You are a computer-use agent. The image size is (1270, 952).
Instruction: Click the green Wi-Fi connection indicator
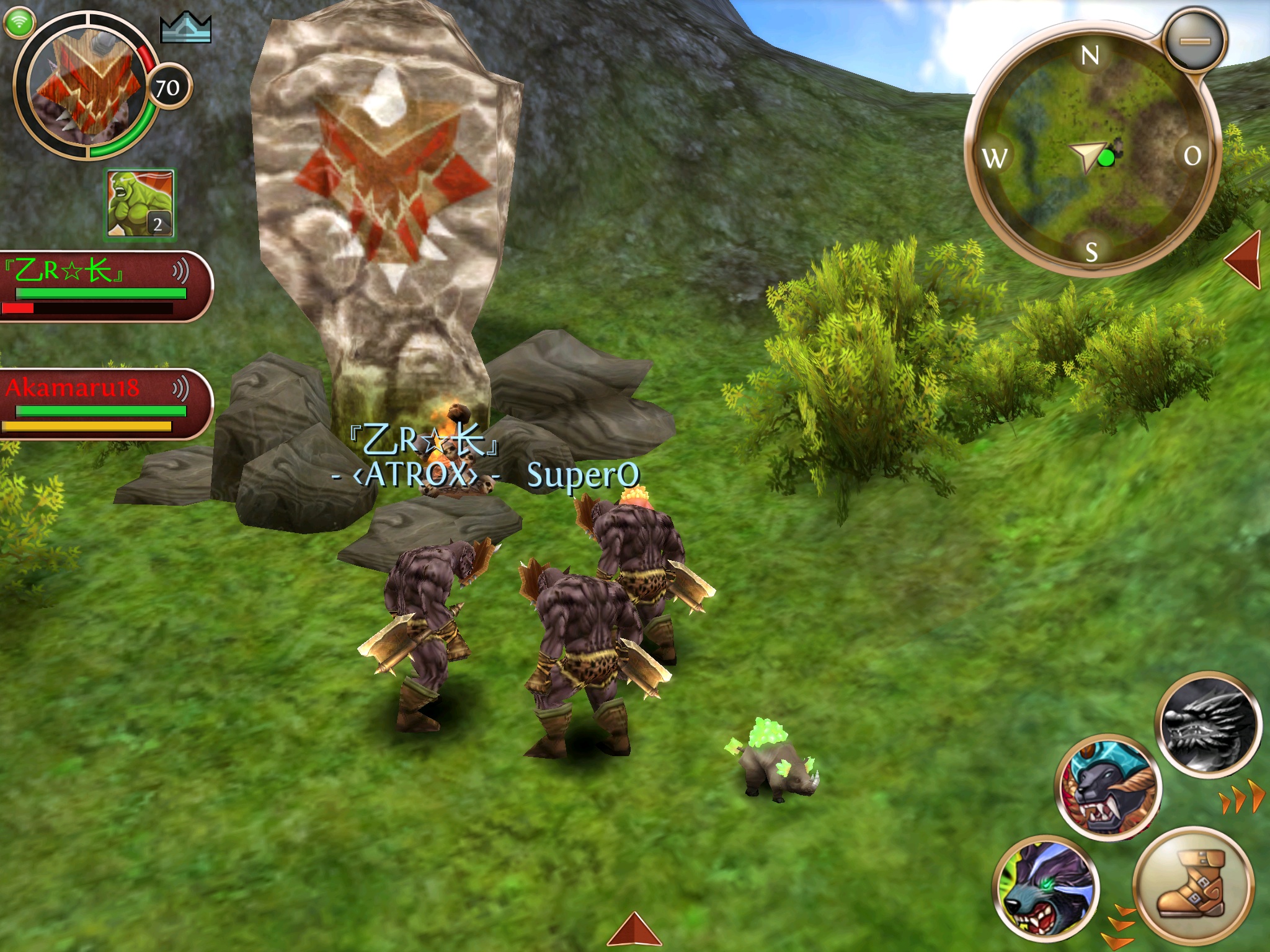click(19, 22)
